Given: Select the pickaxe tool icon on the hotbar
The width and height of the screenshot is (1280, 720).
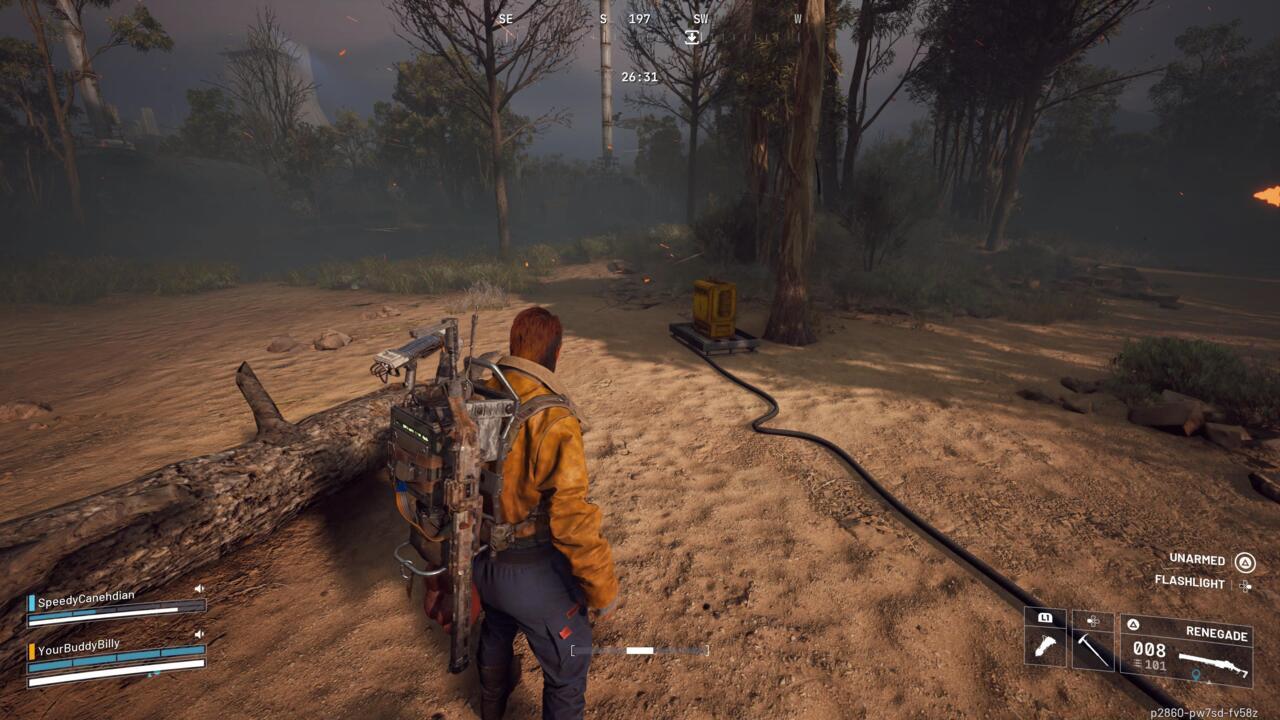Looking at the screenshot, I should click(1093, 649).
